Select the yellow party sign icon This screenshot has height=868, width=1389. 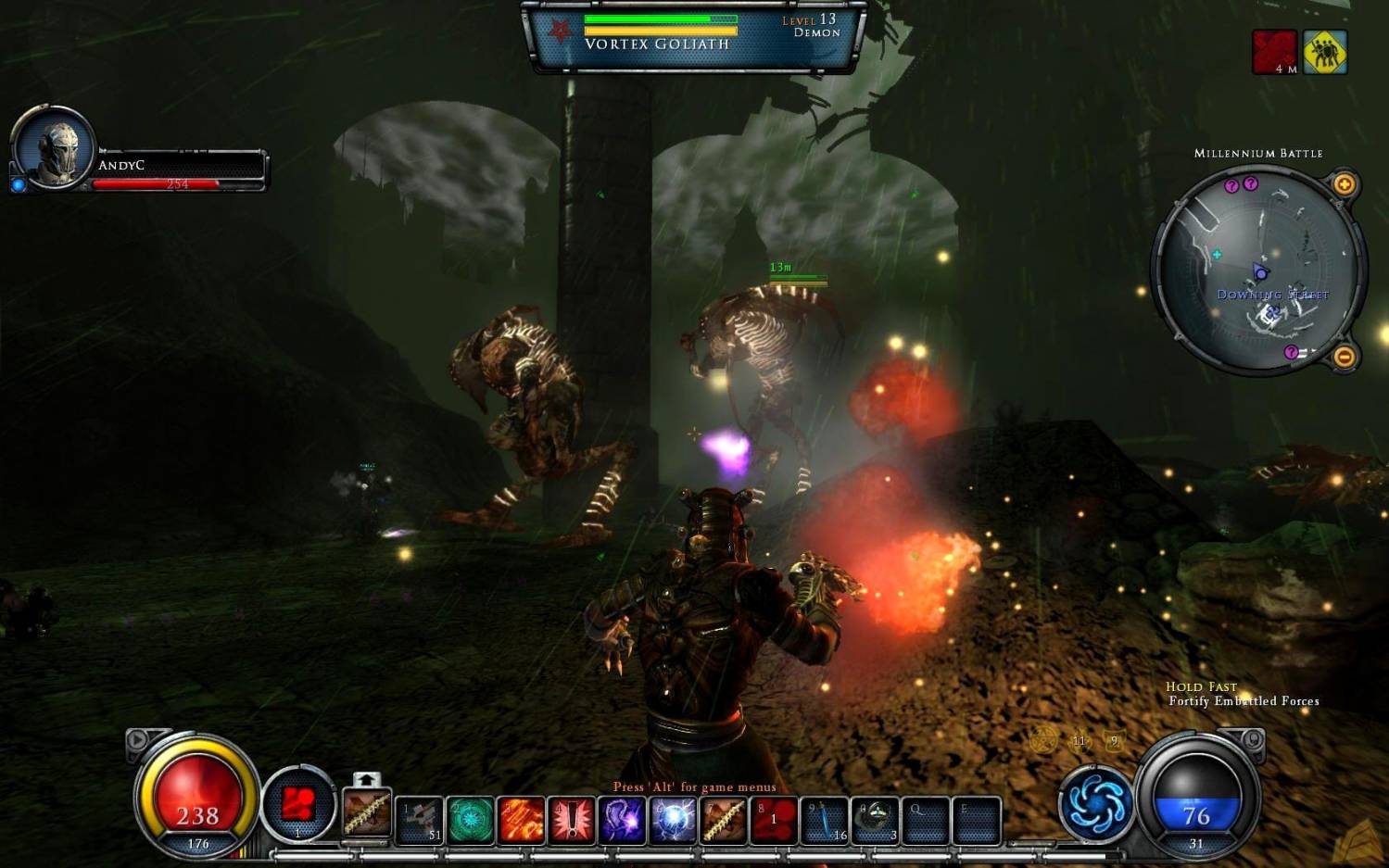click(x=1325, y=52)
